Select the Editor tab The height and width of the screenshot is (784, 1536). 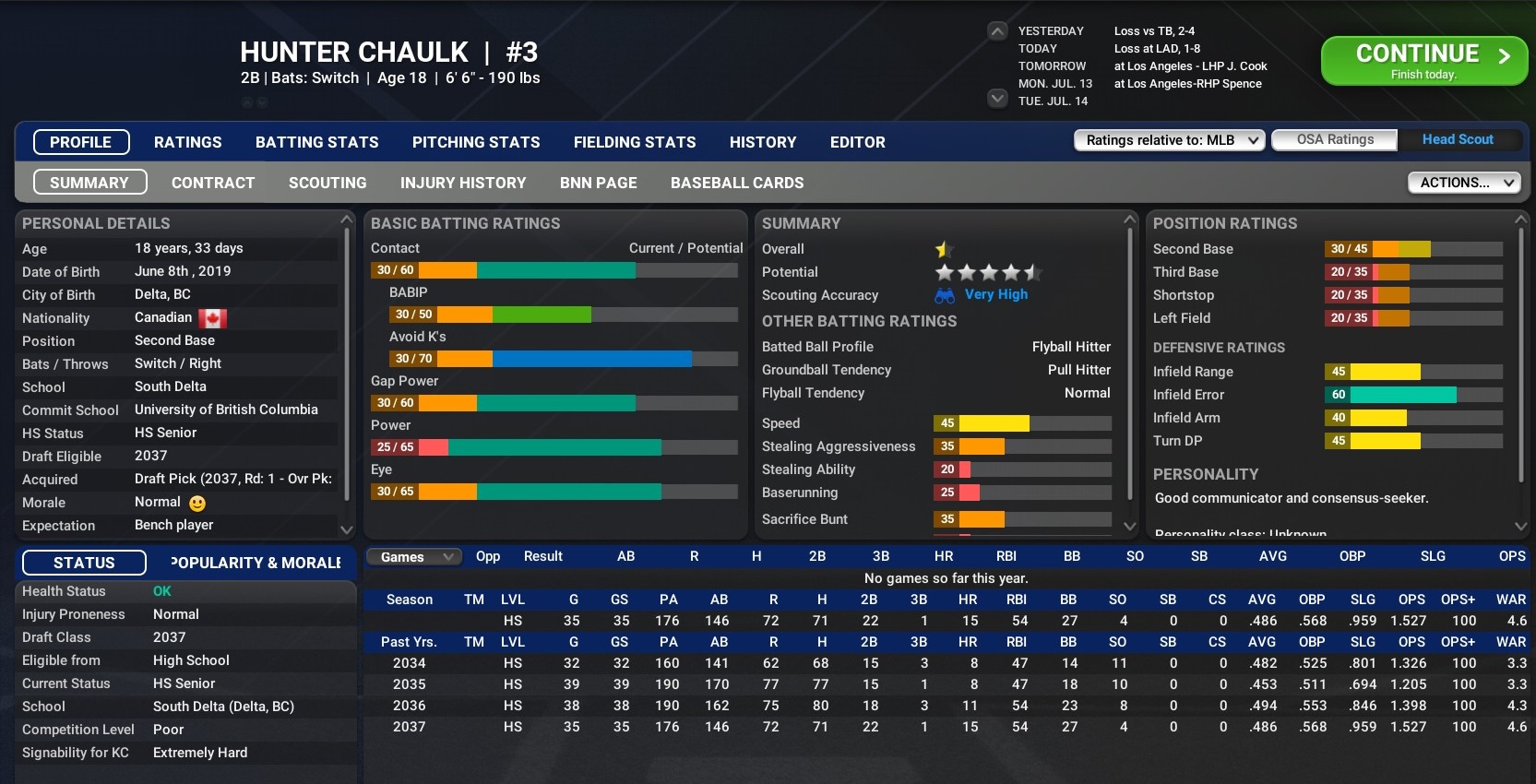[x=857, y=142]
